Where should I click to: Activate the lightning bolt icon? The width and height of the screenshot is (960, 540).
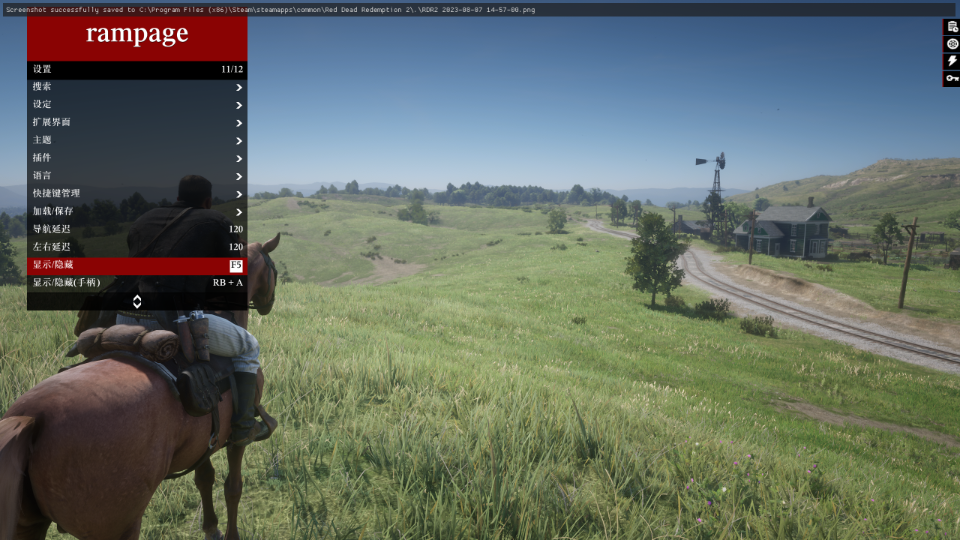pyautogui.click(x=952, y=61)
